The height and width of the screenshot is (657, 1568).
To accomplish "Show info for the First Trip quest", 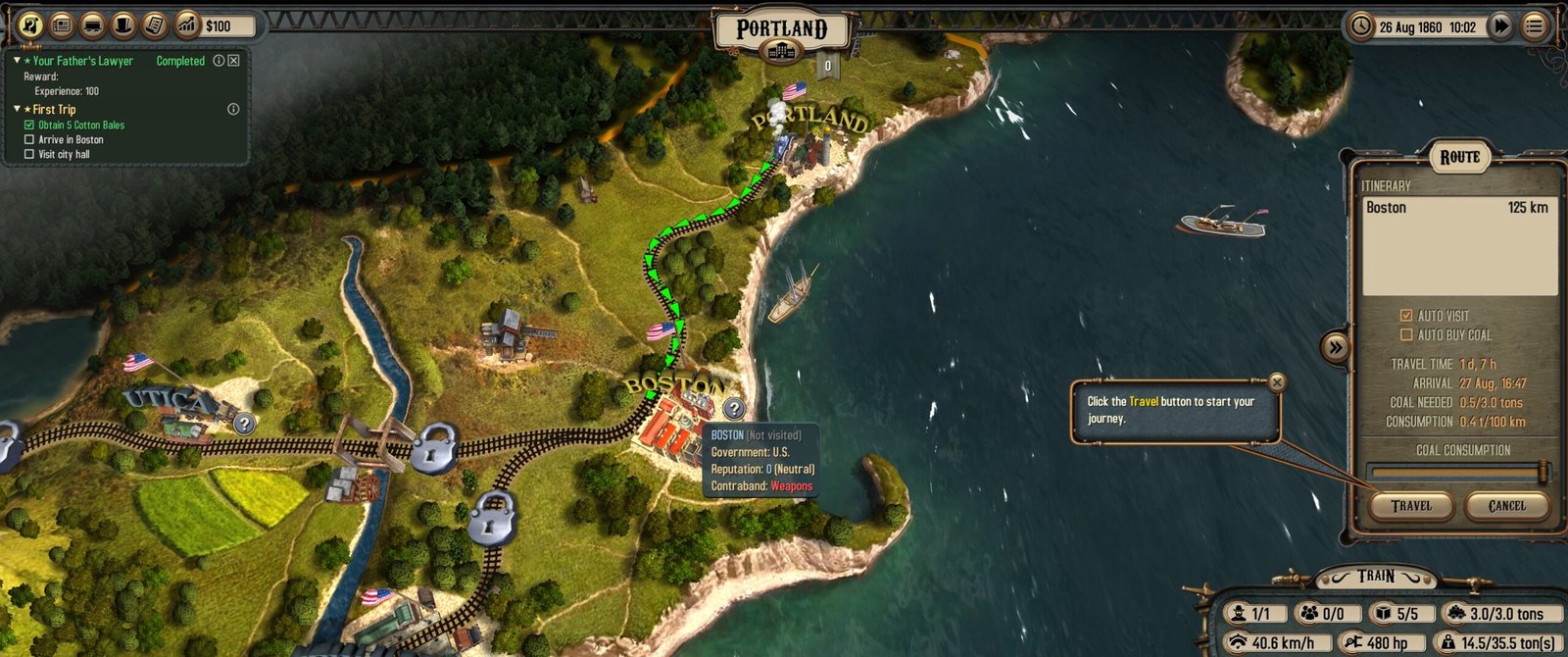I will [233, 109].
